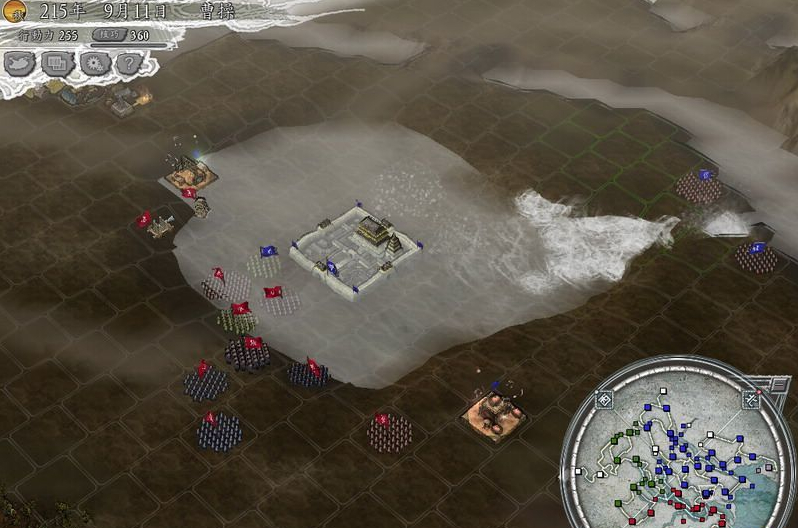This screenshot has width=798, height=528.
Task: Open the gear settings button
Action: [x=93, y=63]
